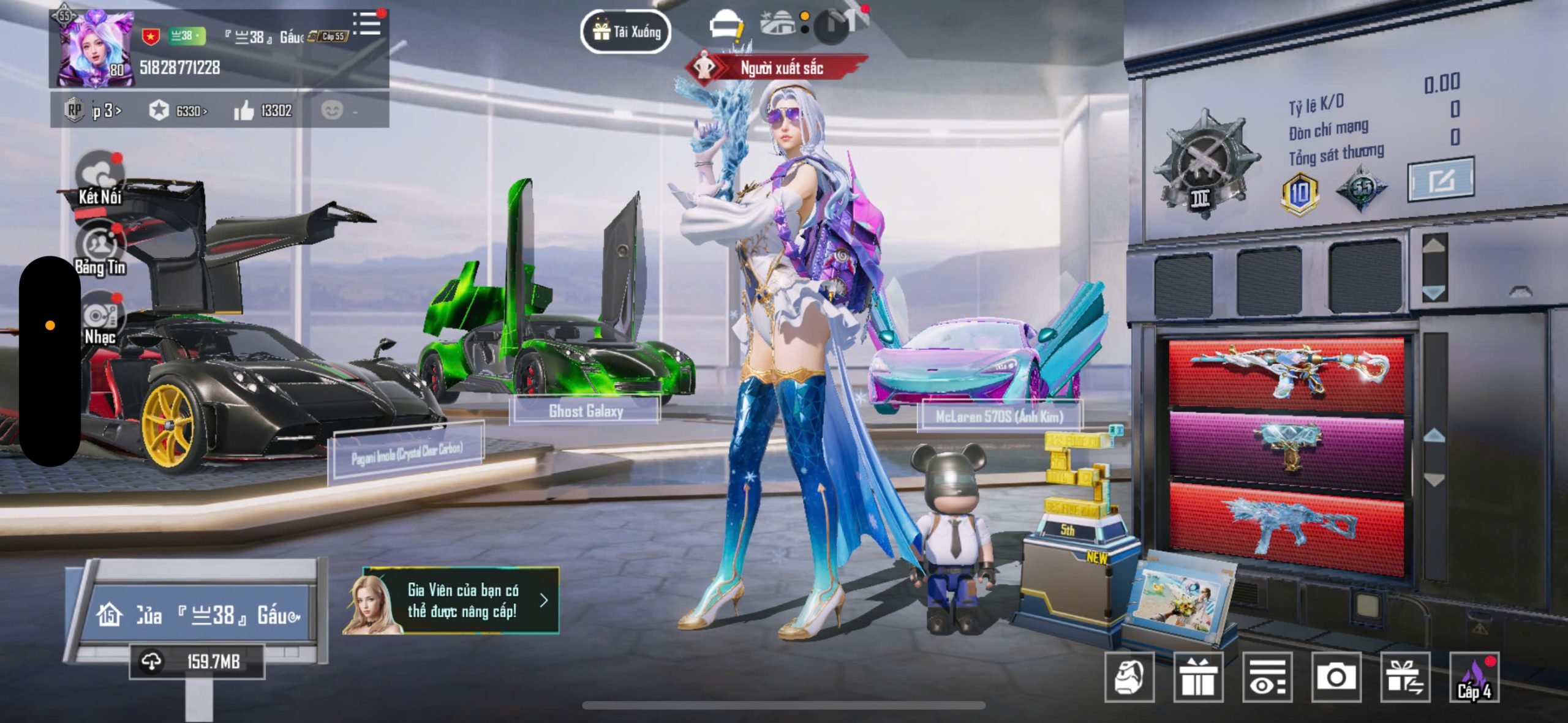Give a thumbs-up like to this profile

(244, 111)
